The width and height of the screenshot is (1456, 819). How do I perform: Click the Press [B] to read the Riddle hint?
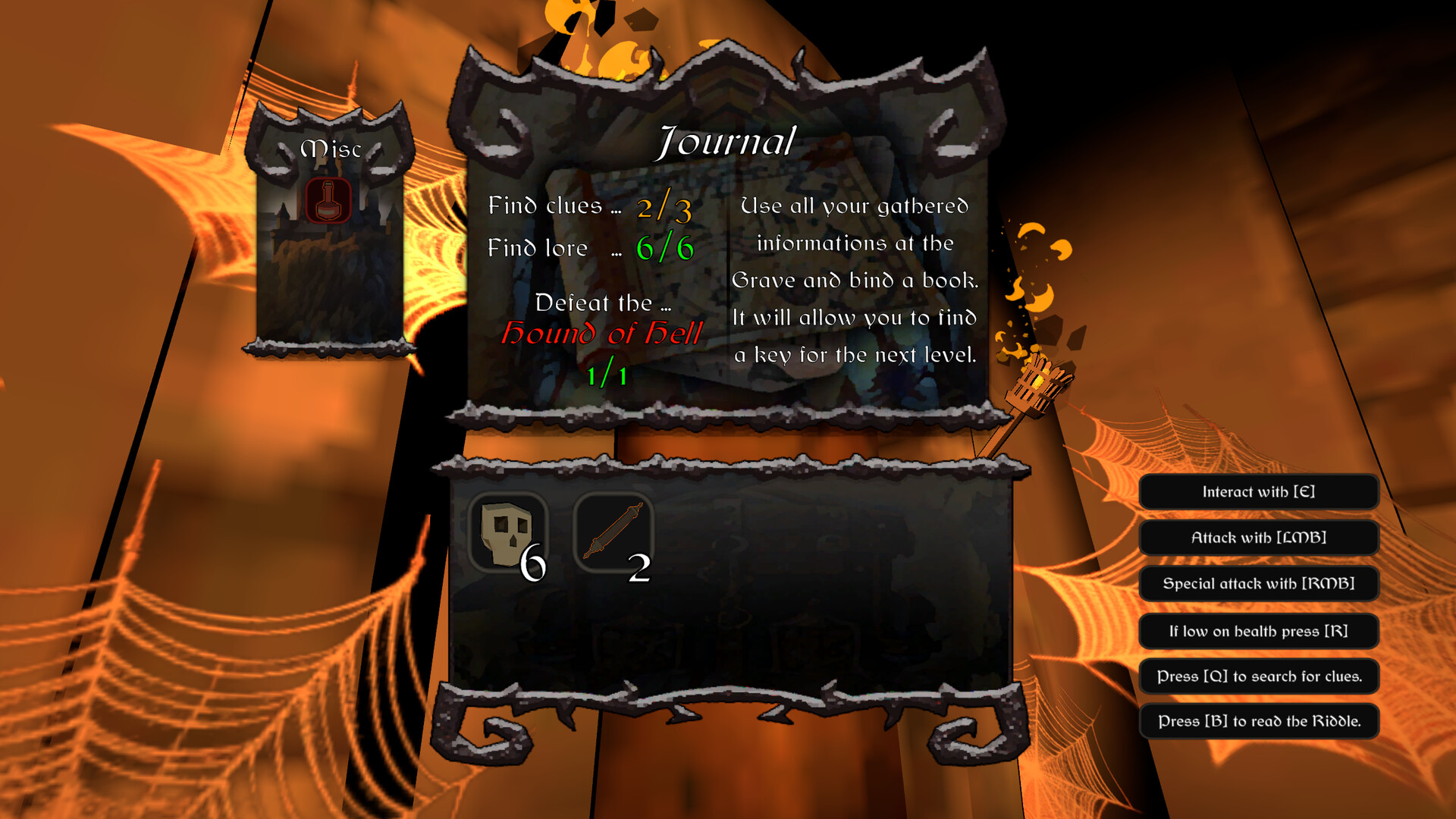point(1259,722)
